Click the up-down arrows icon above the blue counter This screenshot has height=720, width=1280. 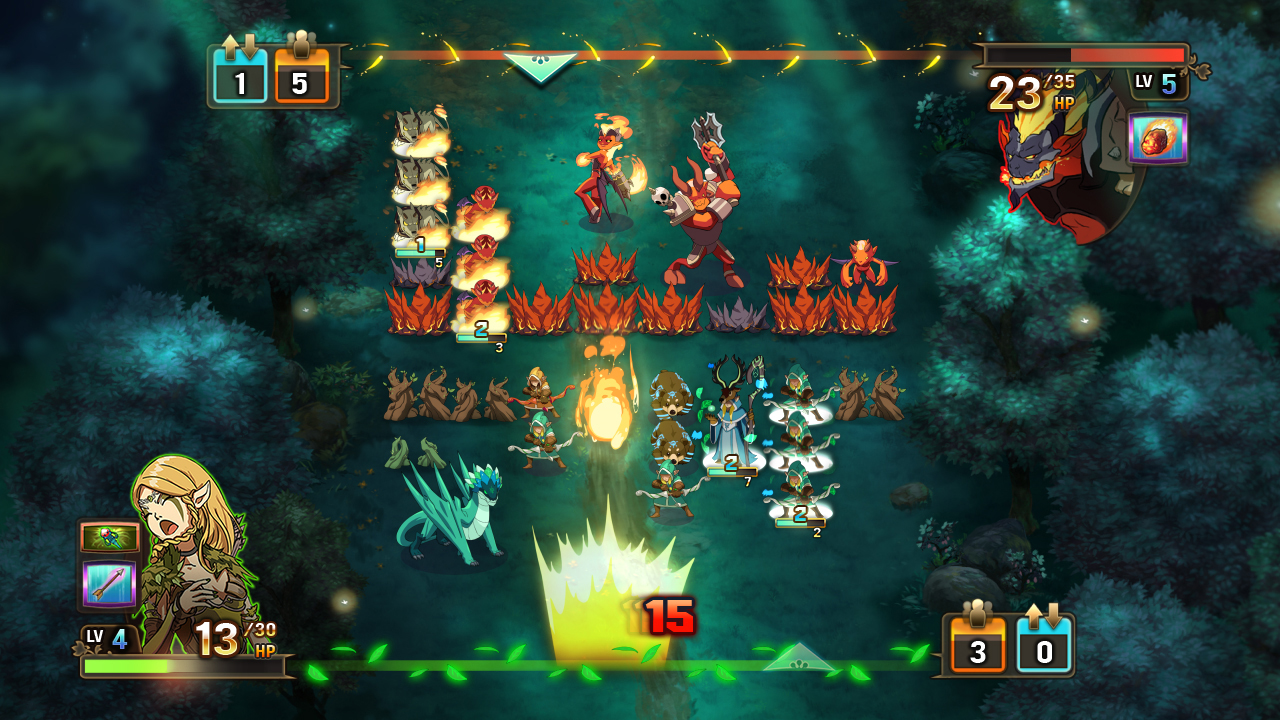[1045, 612]
